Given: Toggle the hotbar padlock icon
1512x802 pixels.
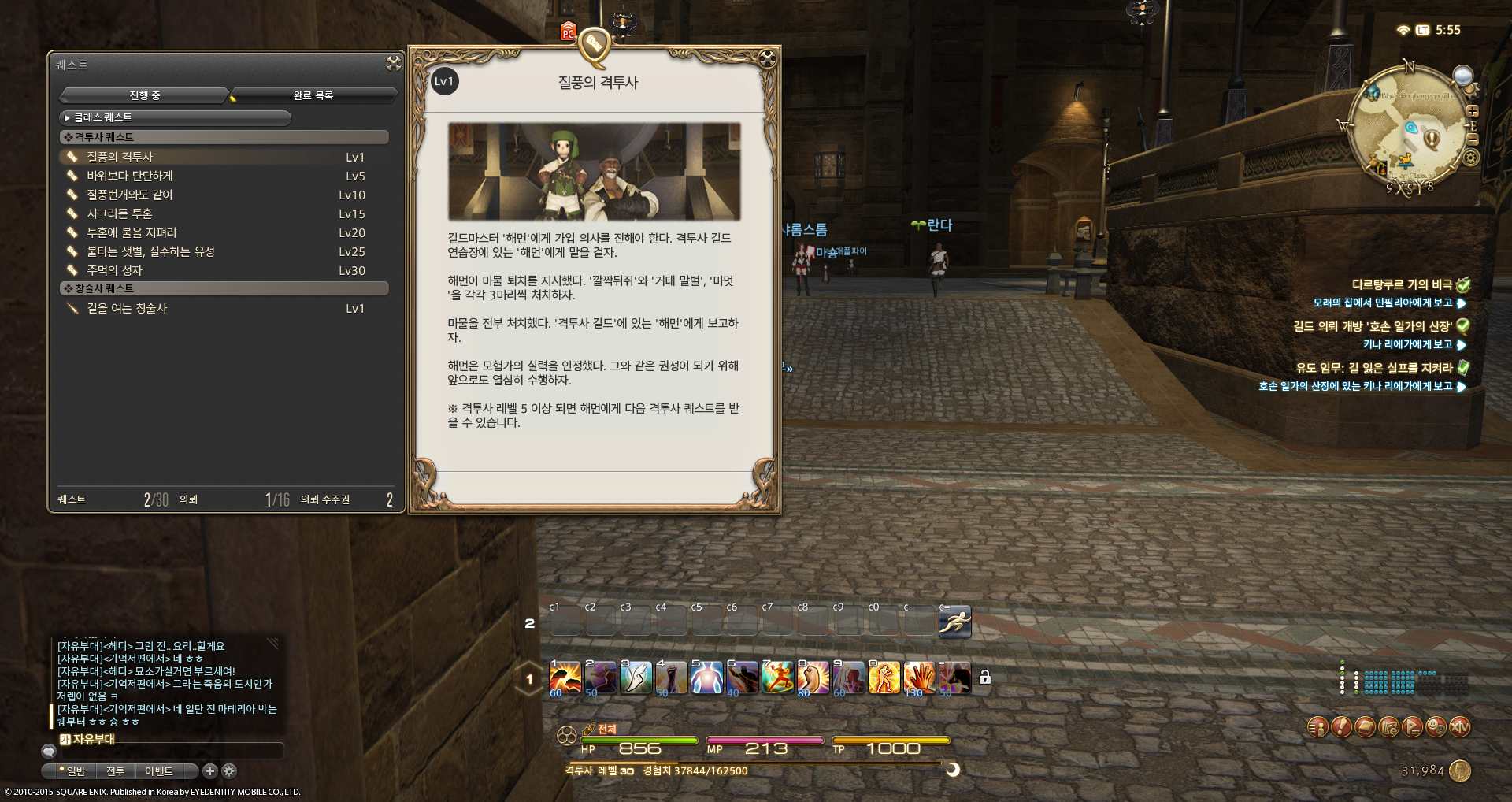Looking at the screenshot, I should (984, 678).
